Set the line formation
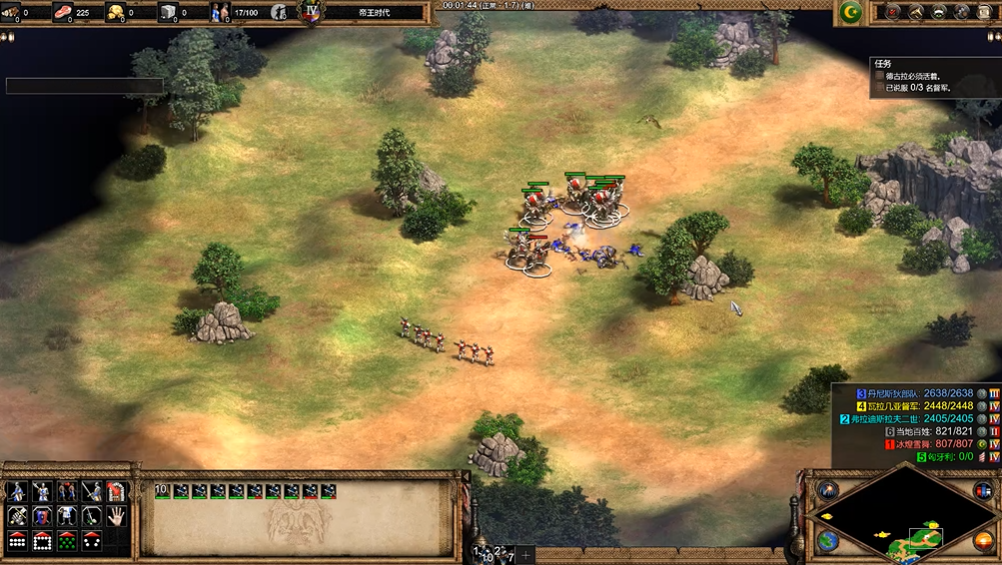1002x565 pixels. coord(17,541)
